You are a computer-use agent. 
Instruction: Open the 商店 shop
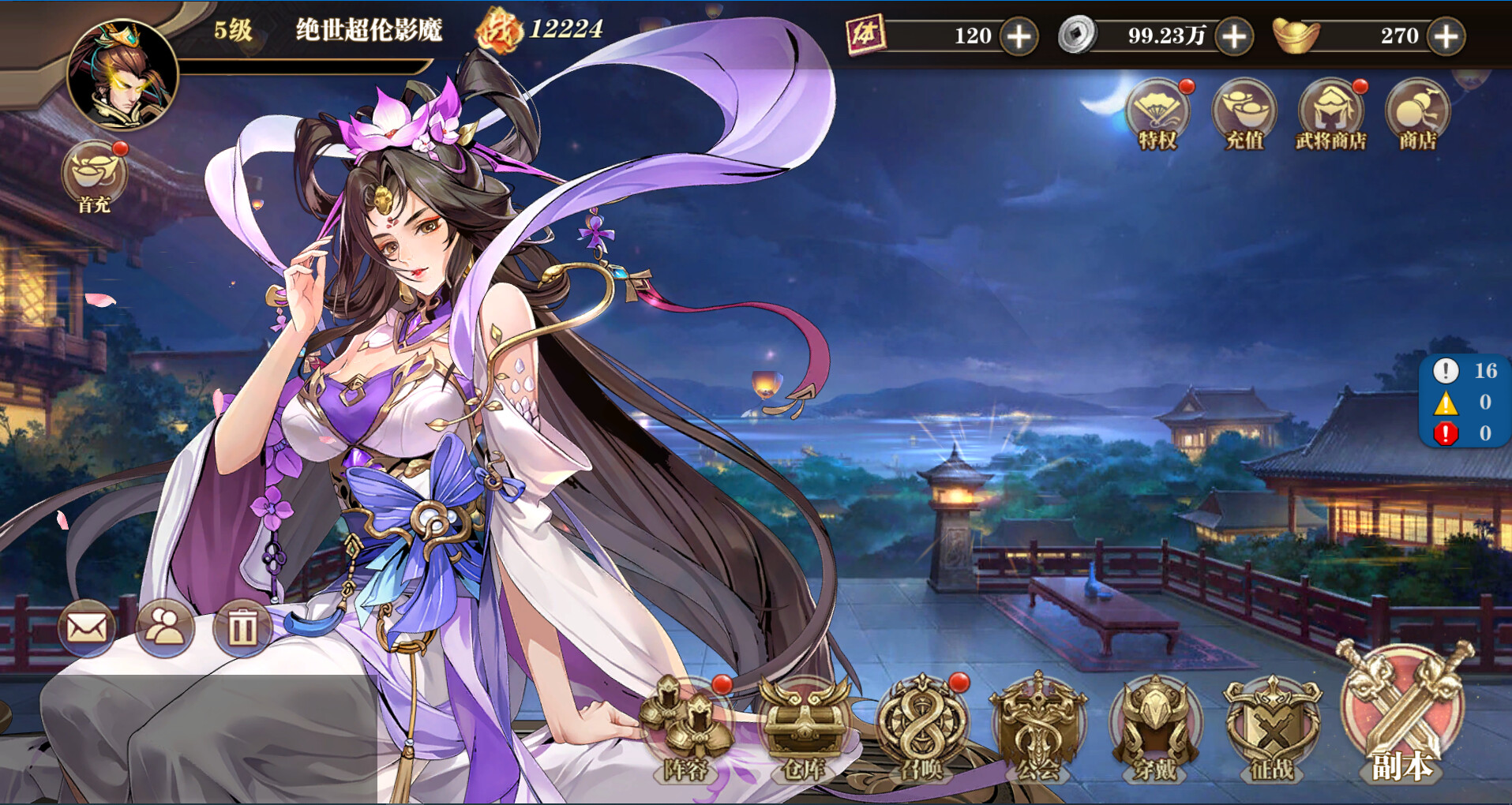(1417, 114)
